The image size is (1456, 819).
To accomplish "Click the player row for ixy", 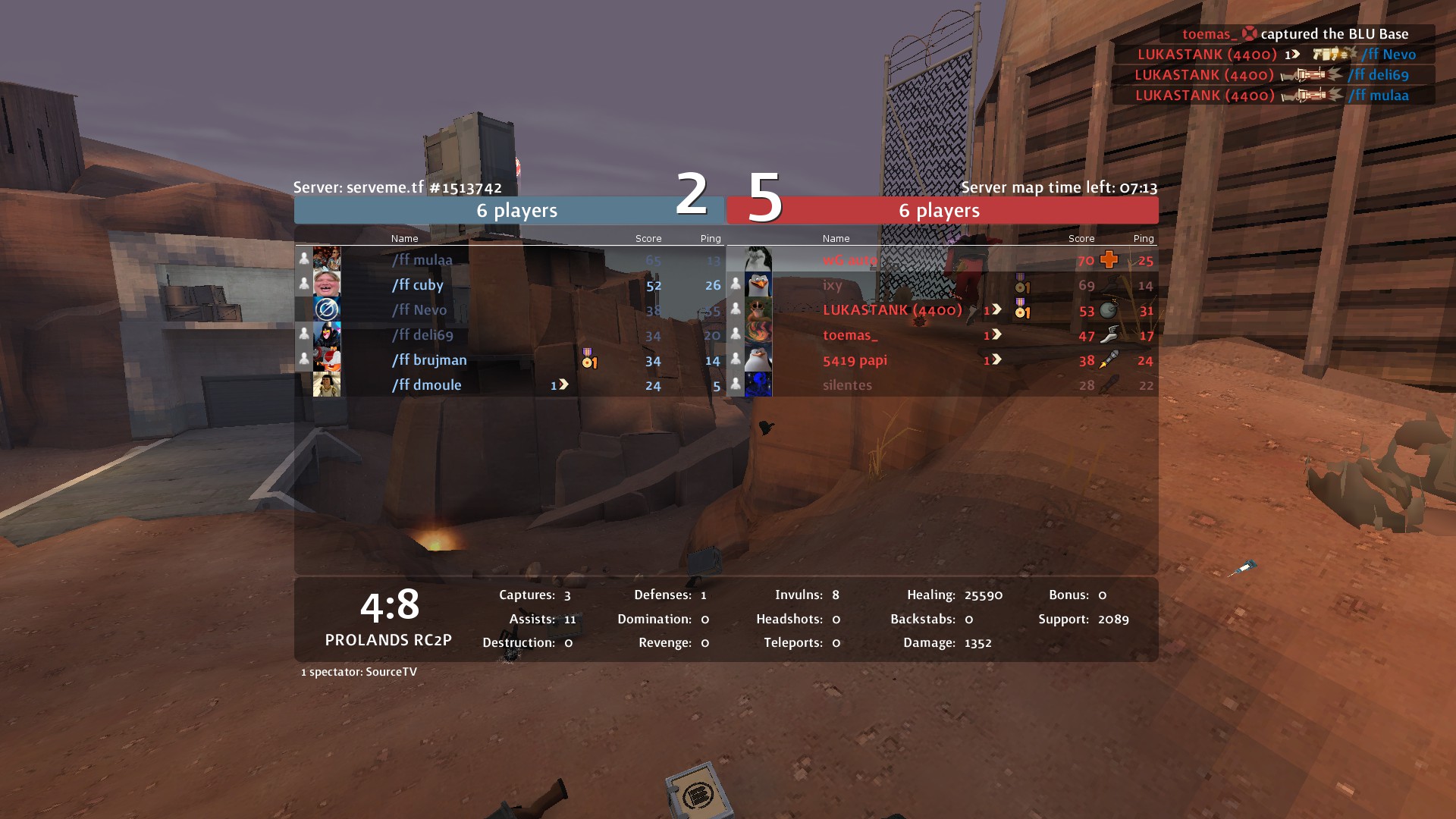I will coord(833,285).
